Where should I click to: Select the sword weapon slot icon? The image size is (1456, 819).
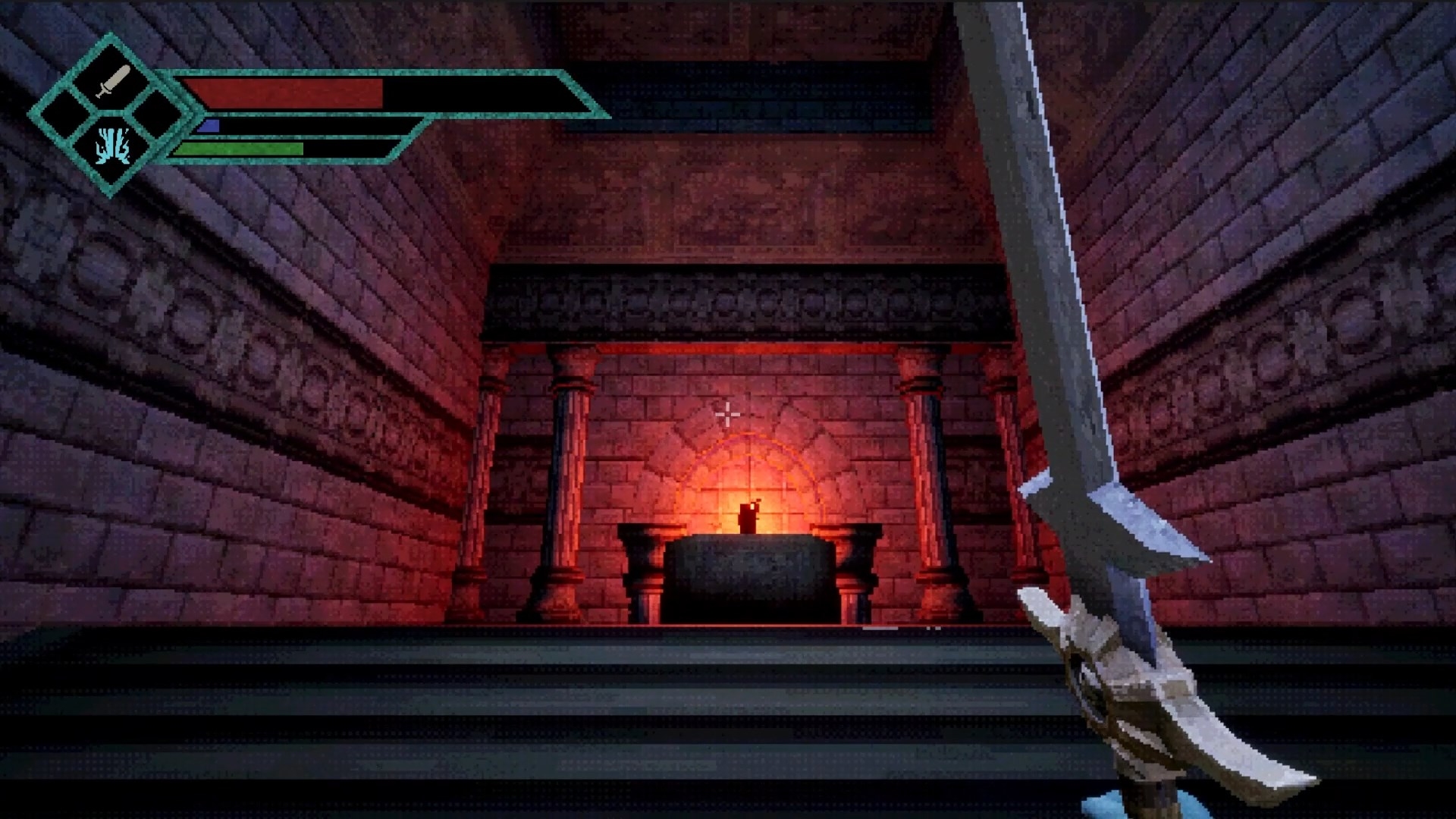(113, 82)
